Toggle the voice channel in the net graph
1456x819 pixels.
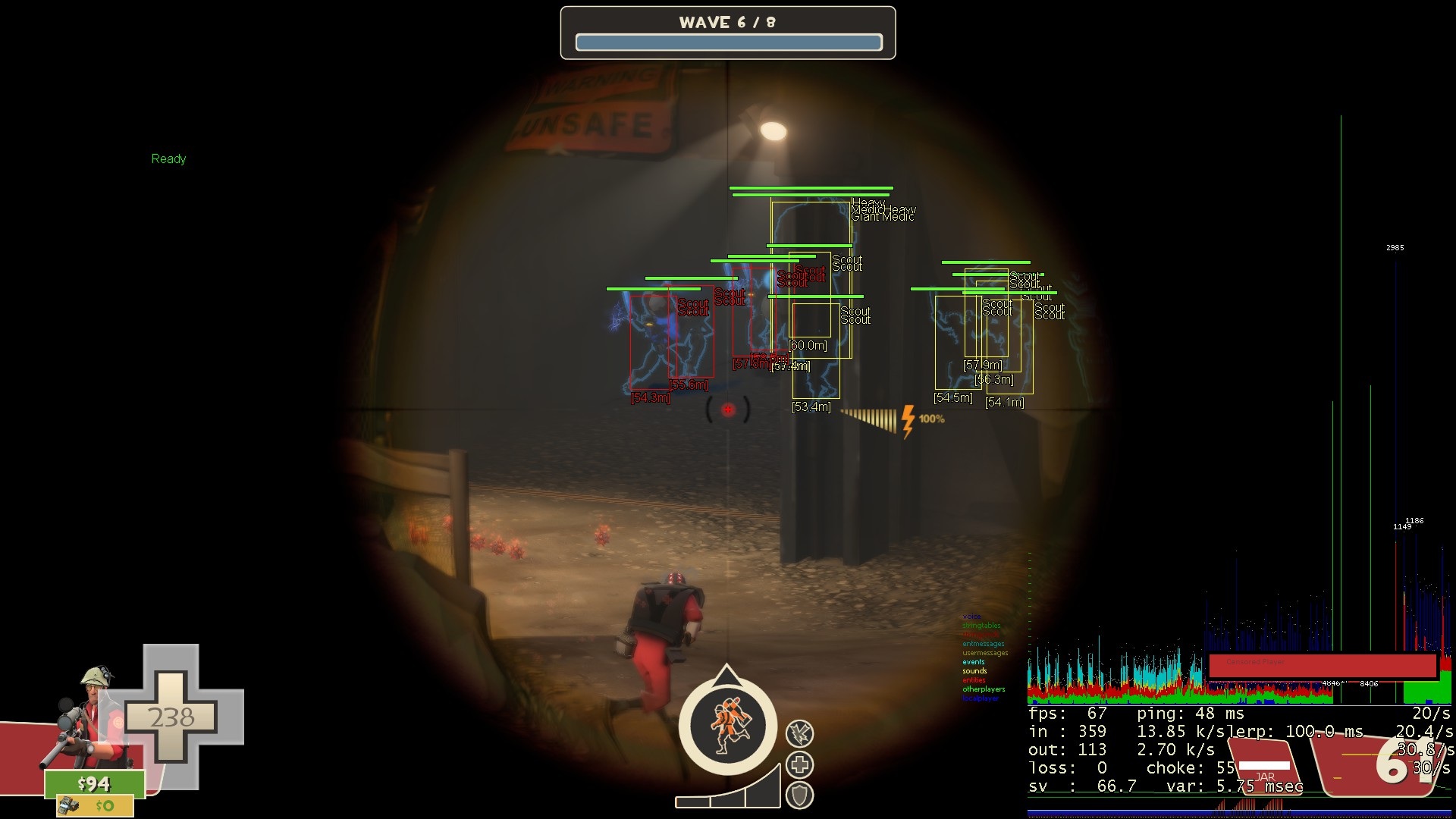[971, 617]
